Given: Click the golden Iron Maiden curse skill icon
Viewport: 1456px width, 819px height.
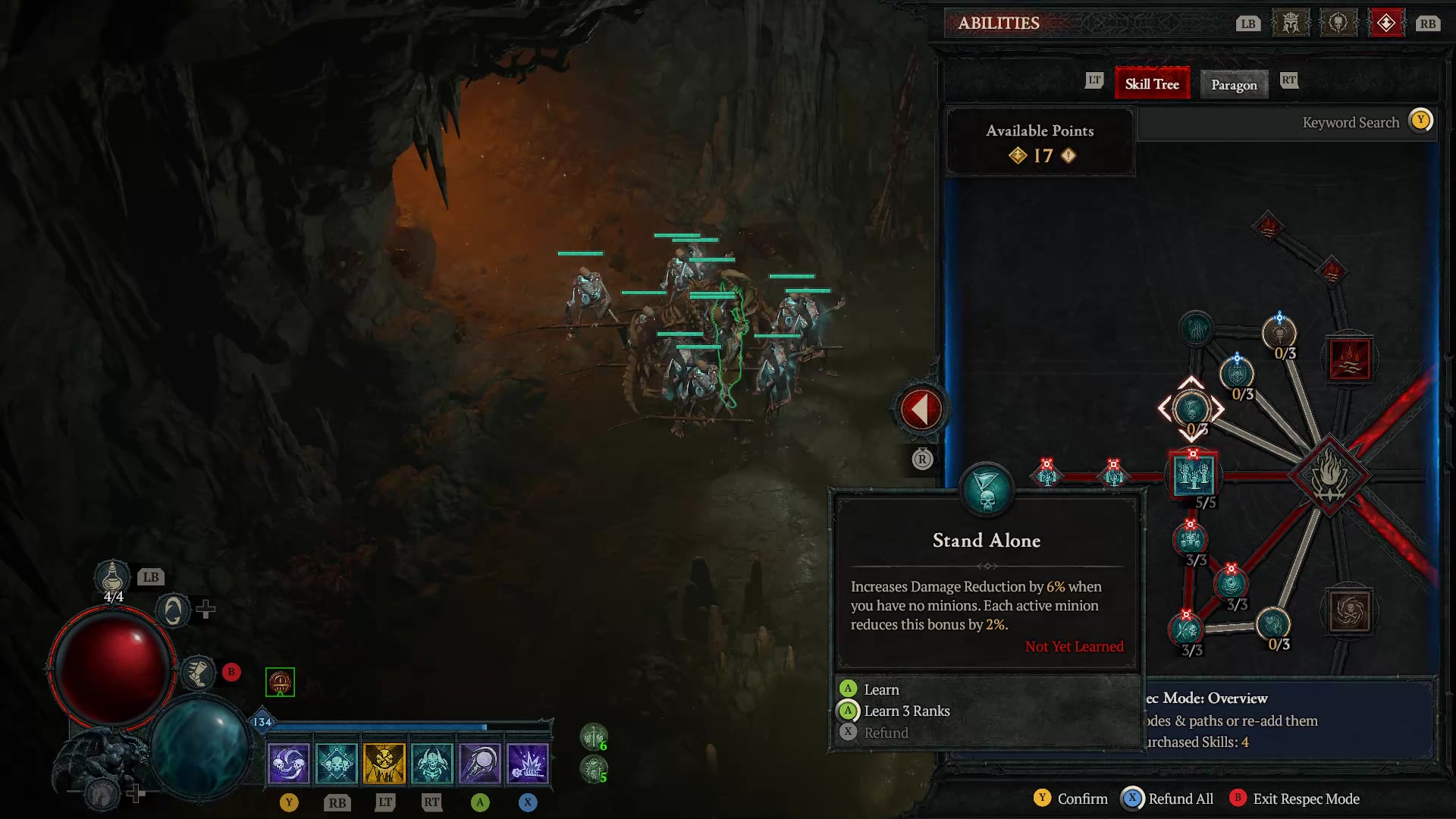Looking at the screenshot, I should 385,762.
